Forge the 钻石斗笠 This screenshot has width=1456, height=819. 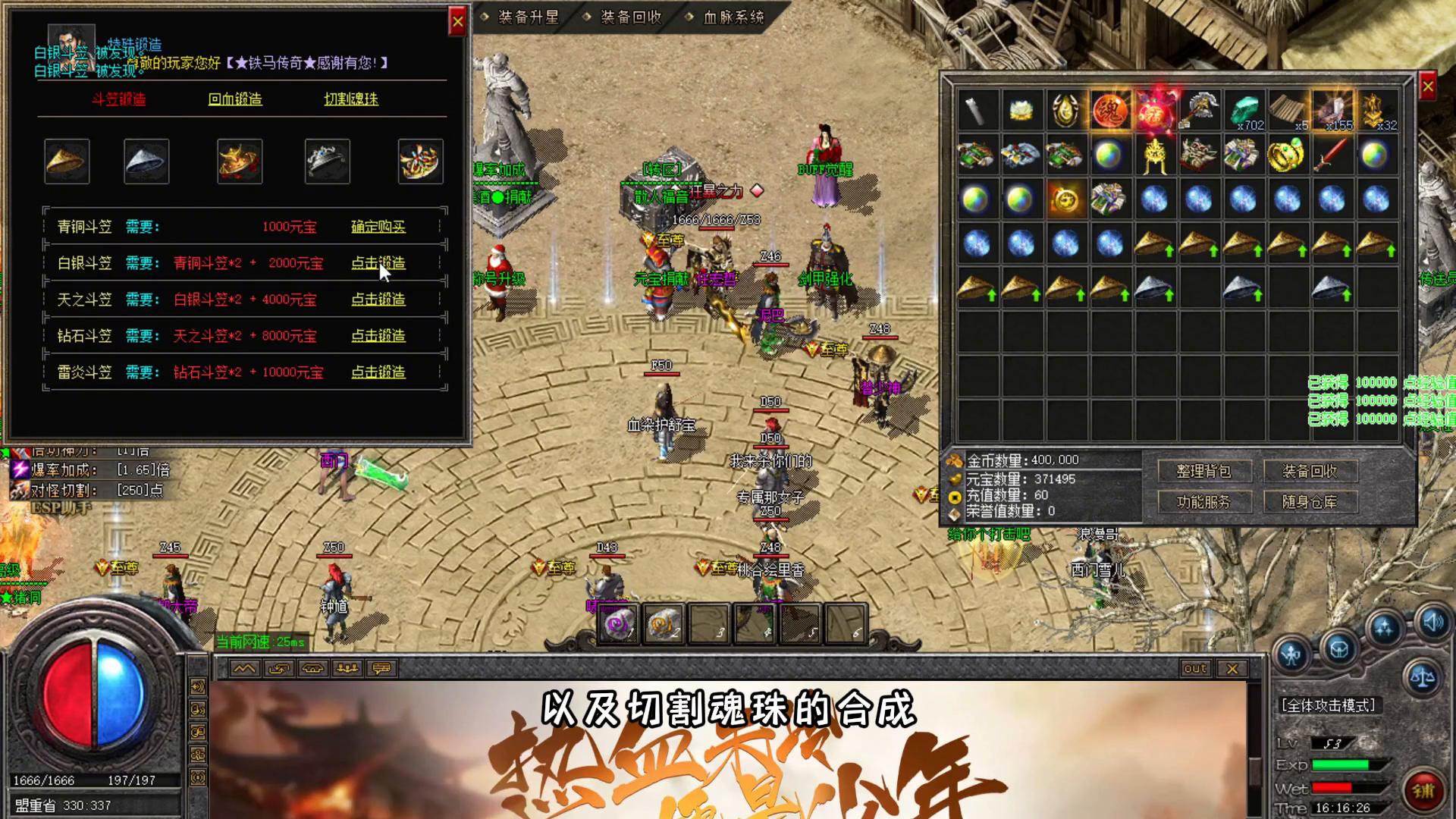coord(378,336)
